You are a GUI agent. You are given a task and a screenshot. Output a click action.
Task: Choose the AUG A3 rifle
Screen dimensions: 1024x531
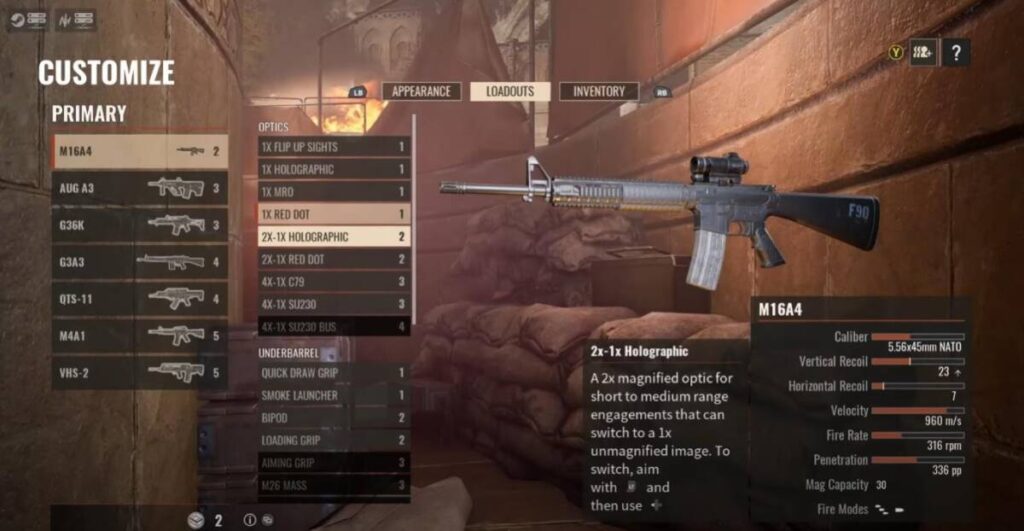(x=140, y=188)
